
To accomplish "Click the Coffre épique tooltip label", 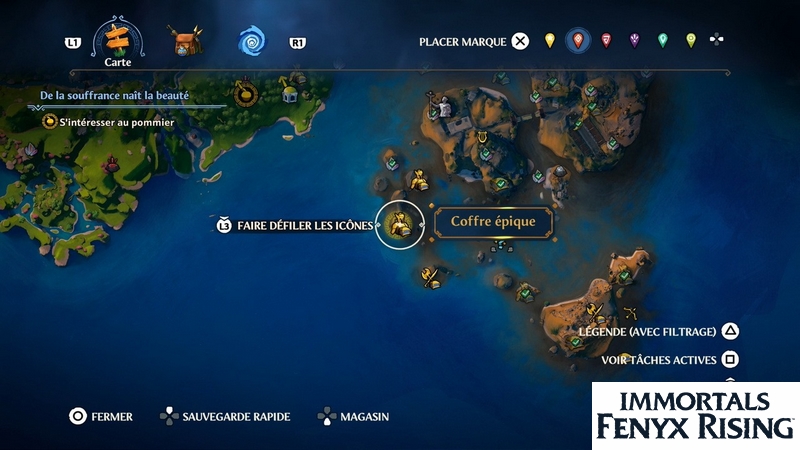I will [493, 222].
